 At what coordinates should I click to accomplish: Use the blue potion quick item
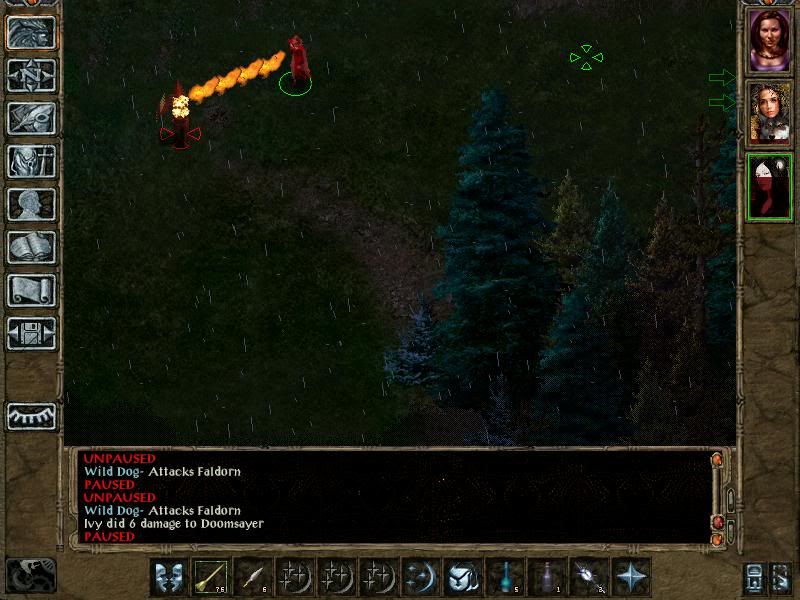506,577
